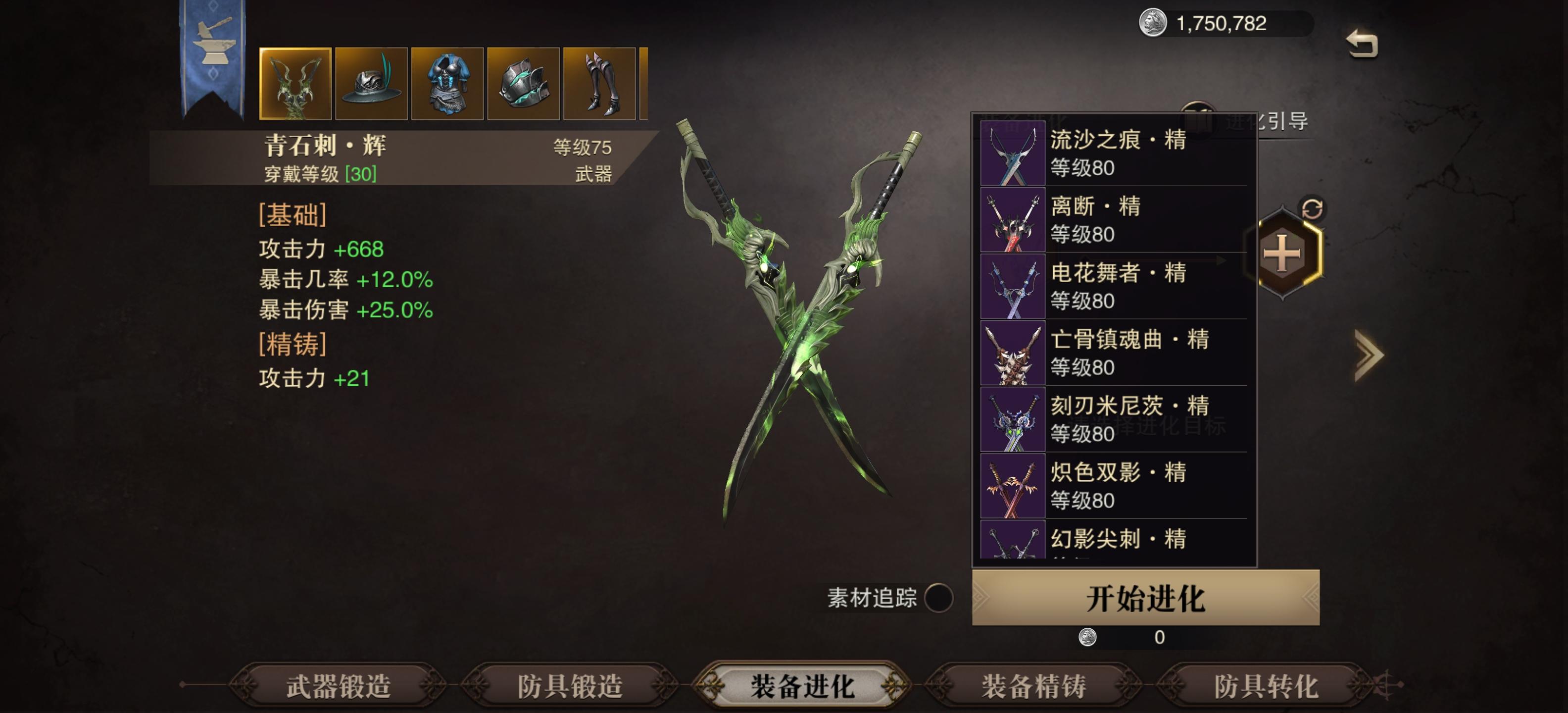Image resolution: width=1568 pixels, height=713 pixels.
Task: Expand the right-side arrow panel
Action: (x=1368, y=355)
